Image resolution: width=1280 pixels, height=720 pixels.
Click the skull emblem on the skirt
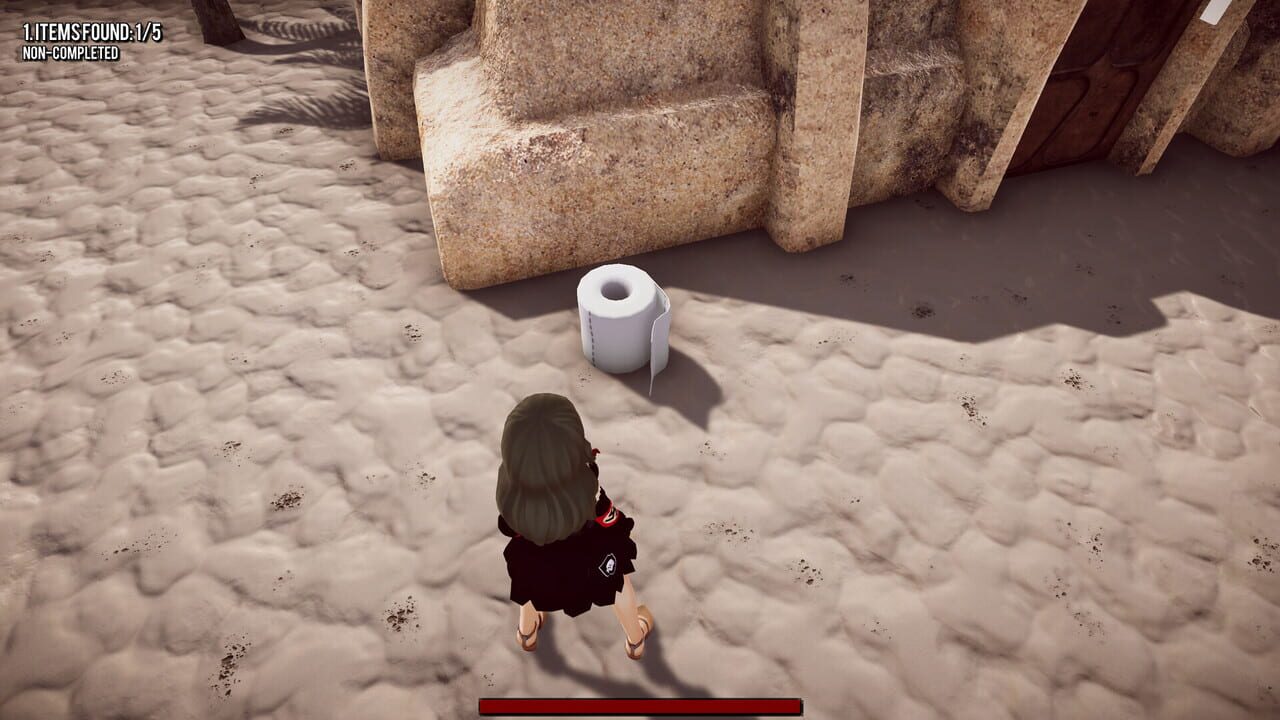click(x=606, y=564)
